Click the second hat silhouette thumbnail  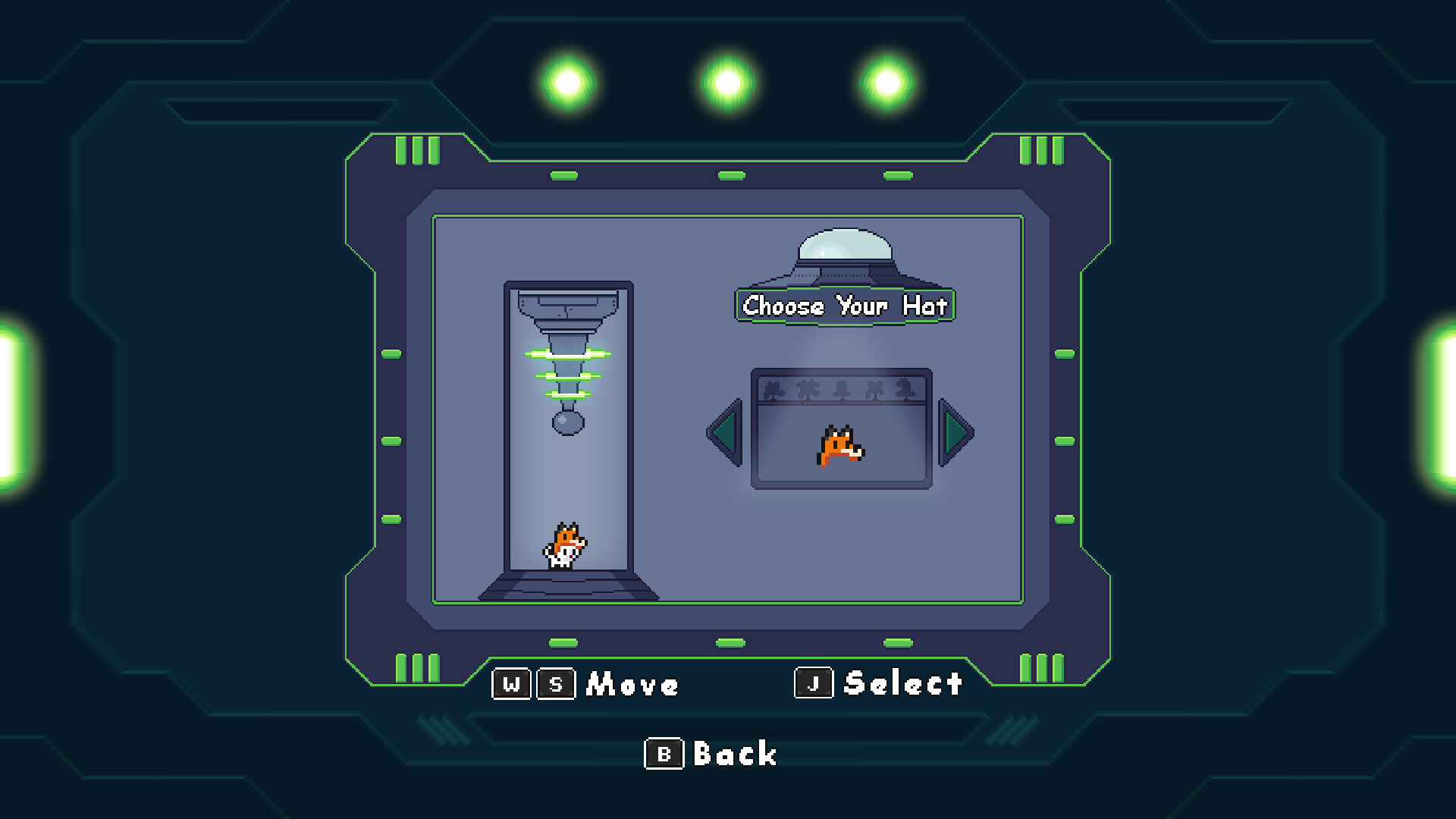808,388
